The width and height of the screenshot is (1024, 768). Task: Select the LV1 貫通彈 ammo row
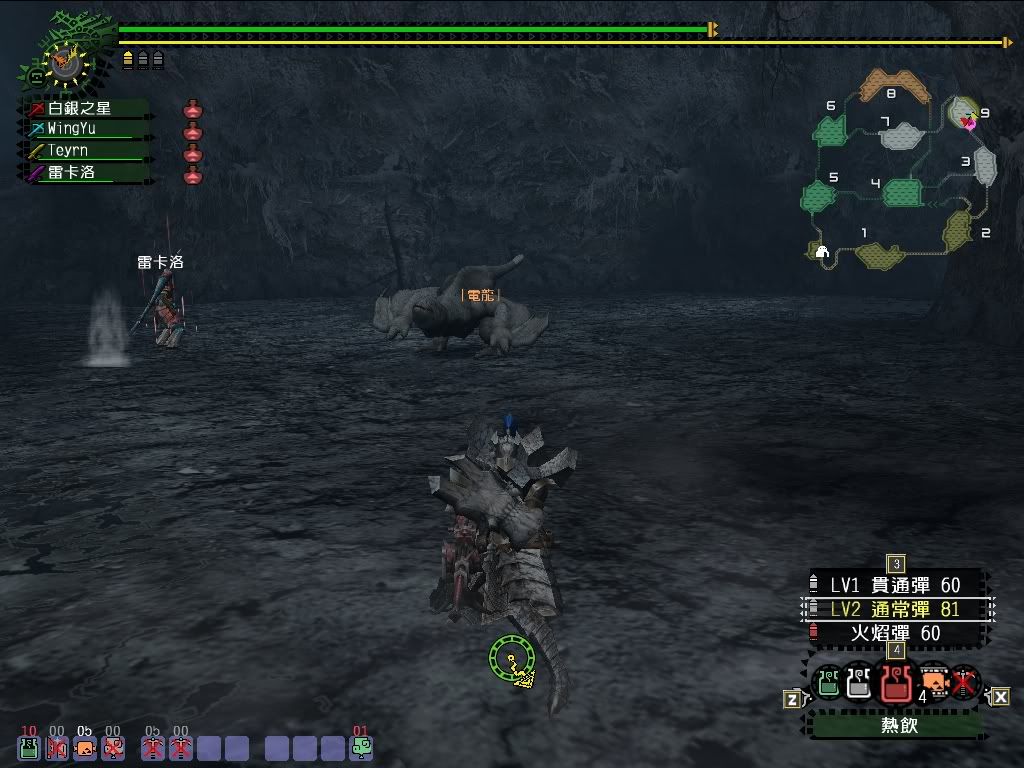[895, 585]
